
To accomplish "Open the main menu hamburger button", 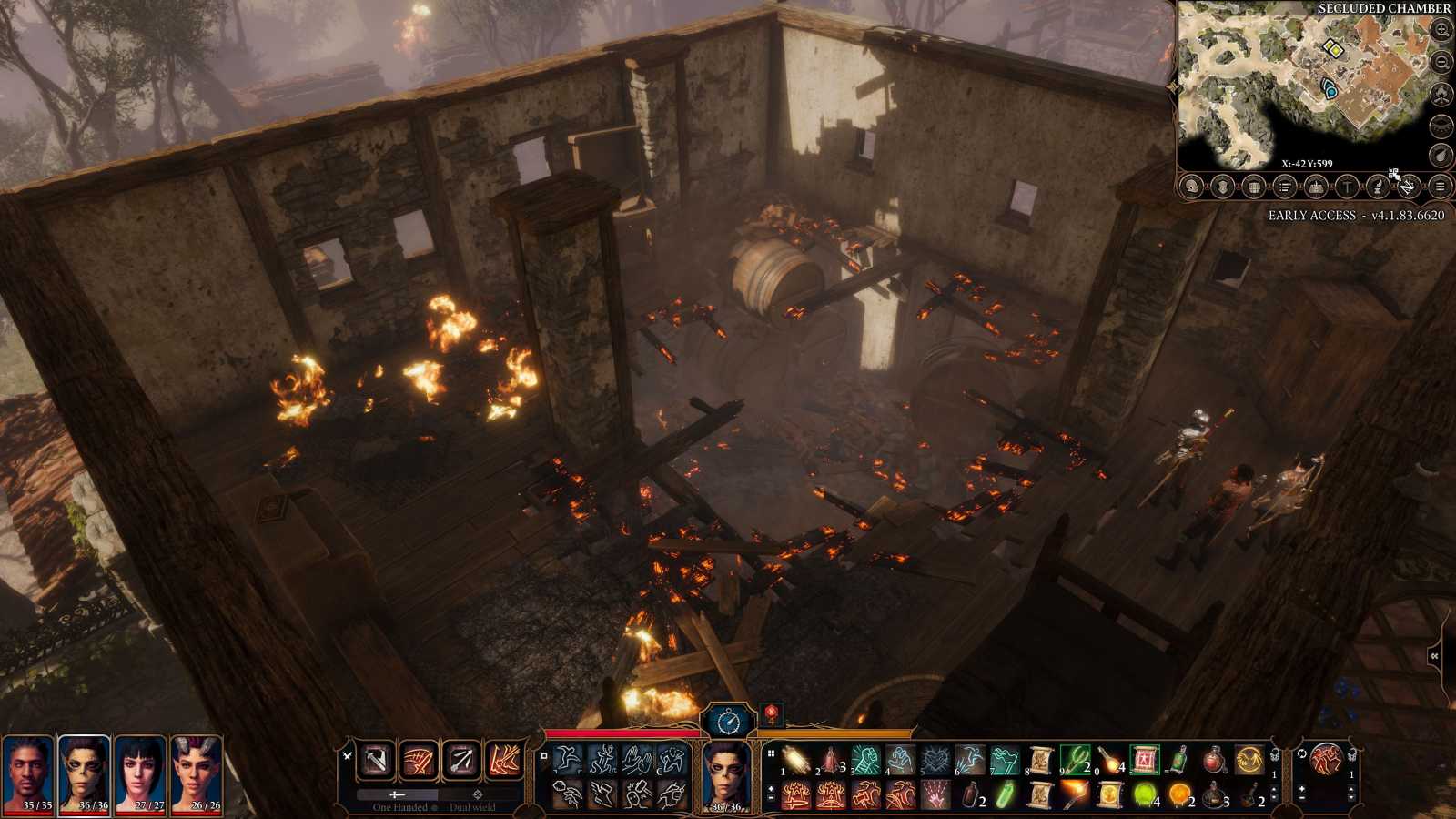I will pyautogui.click(x=1440, y=187).
